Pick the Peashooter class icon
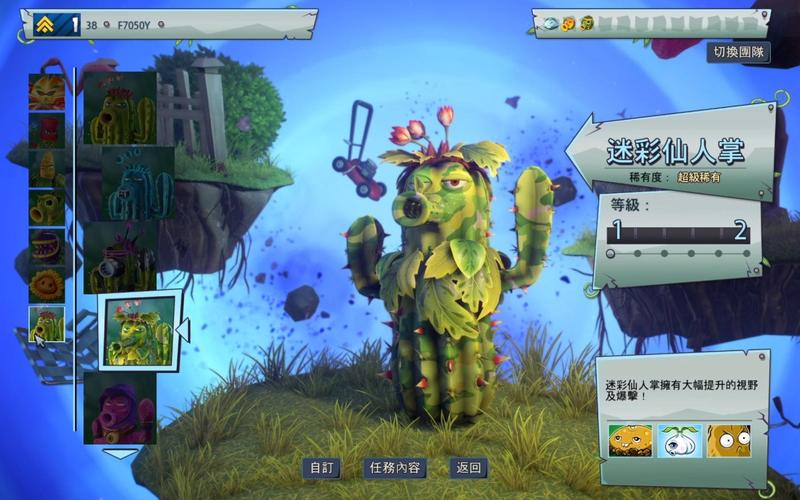The image size is (800, 500). click(47, 208)
